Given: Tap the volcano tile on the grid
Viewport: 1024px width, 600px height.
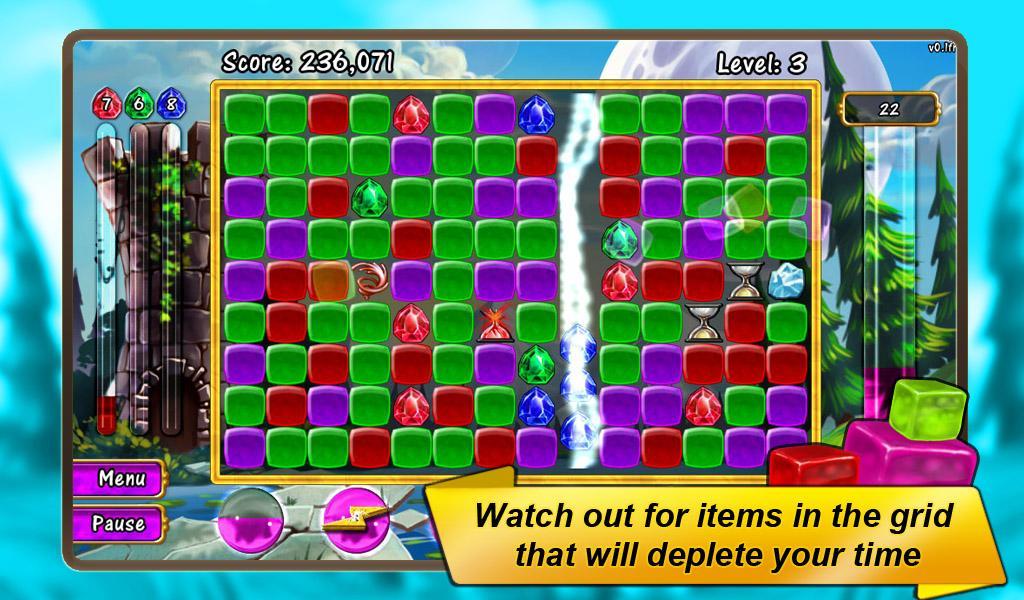Looking at the screenshot, I should click(x=494, y=323).
